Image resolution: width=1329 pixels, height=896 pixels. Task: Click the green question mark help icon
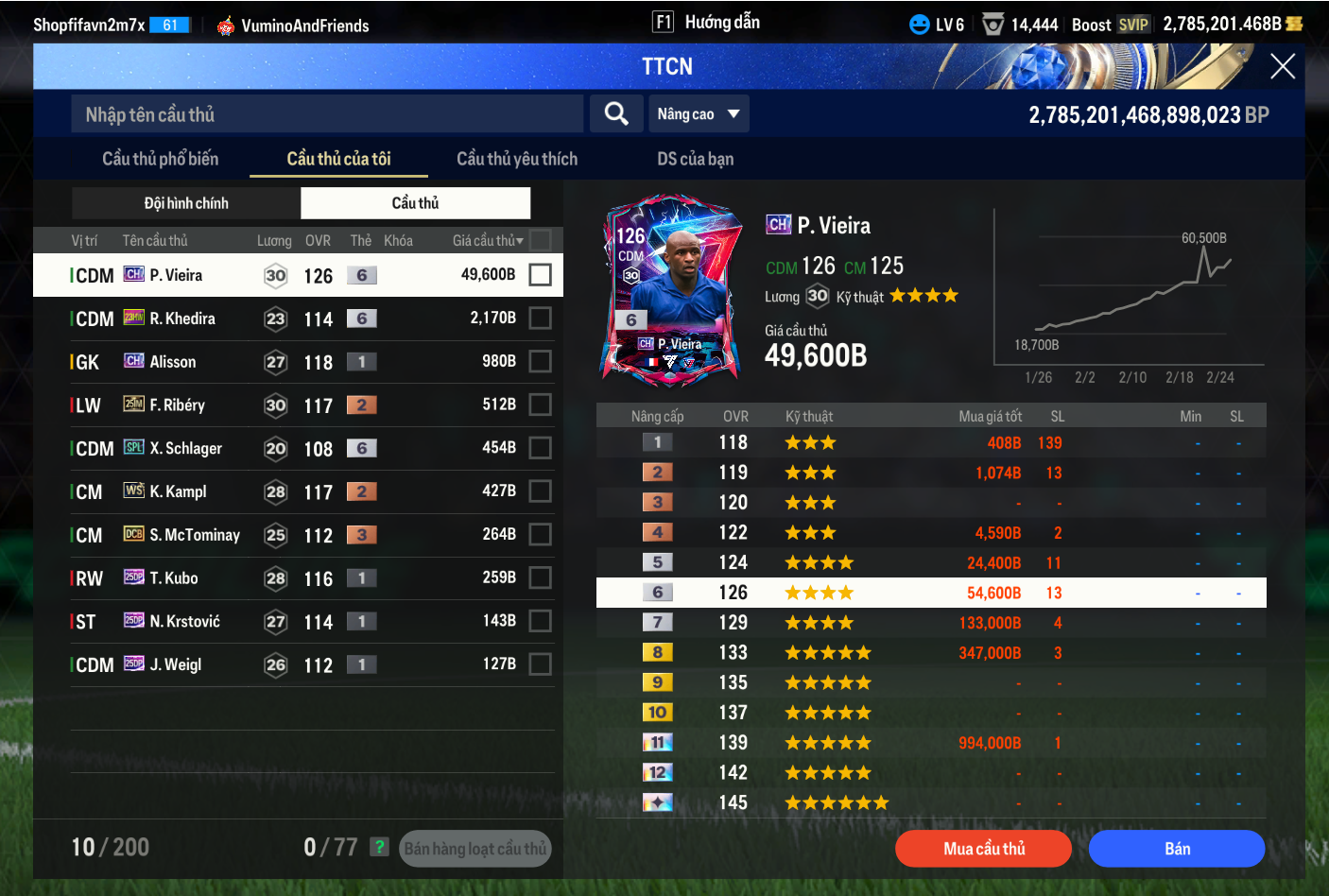[x=379, y=847]
